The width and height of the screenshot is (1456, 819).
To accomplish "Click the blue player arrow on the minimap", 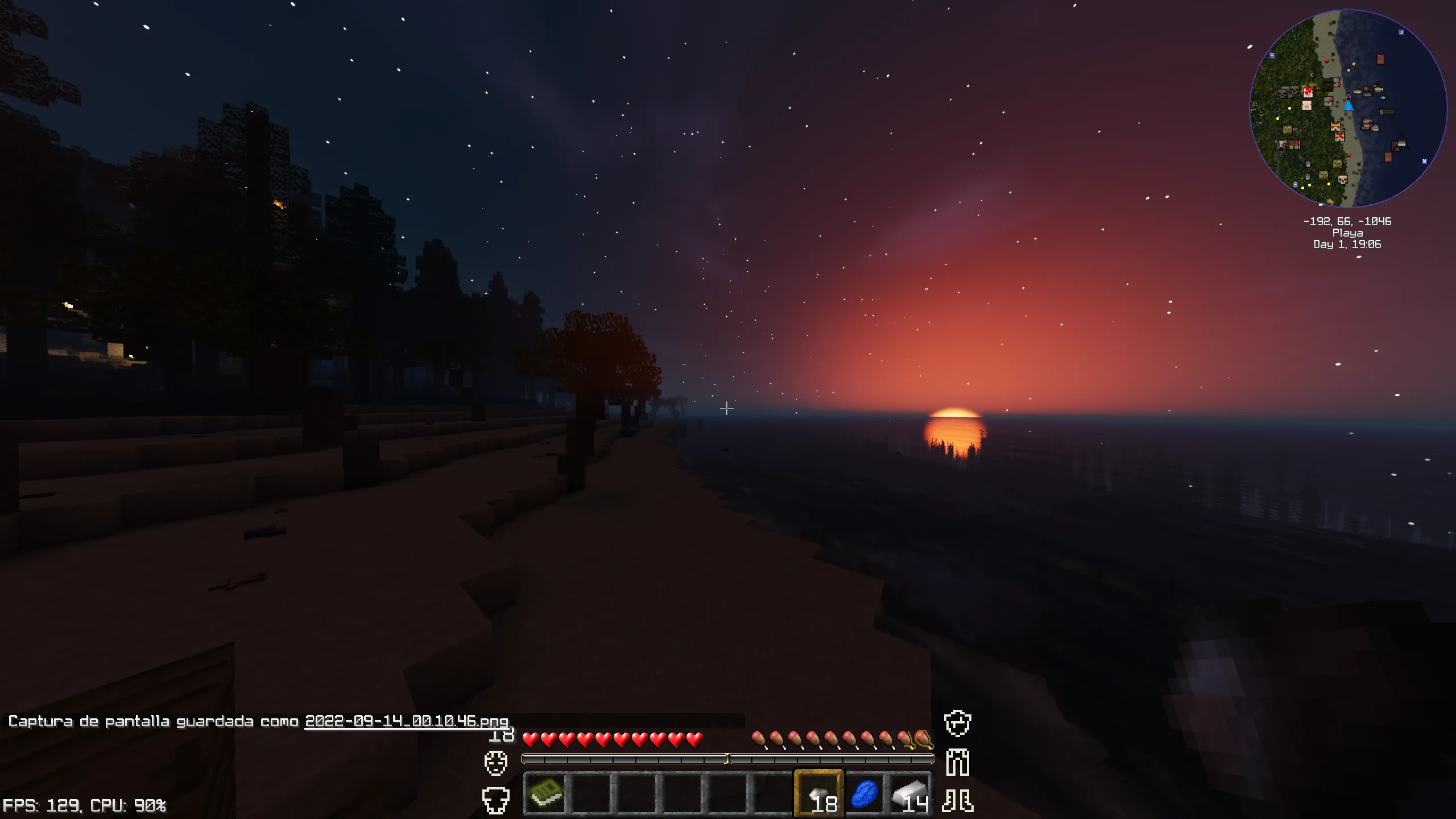I will (x=1348, y=106).
